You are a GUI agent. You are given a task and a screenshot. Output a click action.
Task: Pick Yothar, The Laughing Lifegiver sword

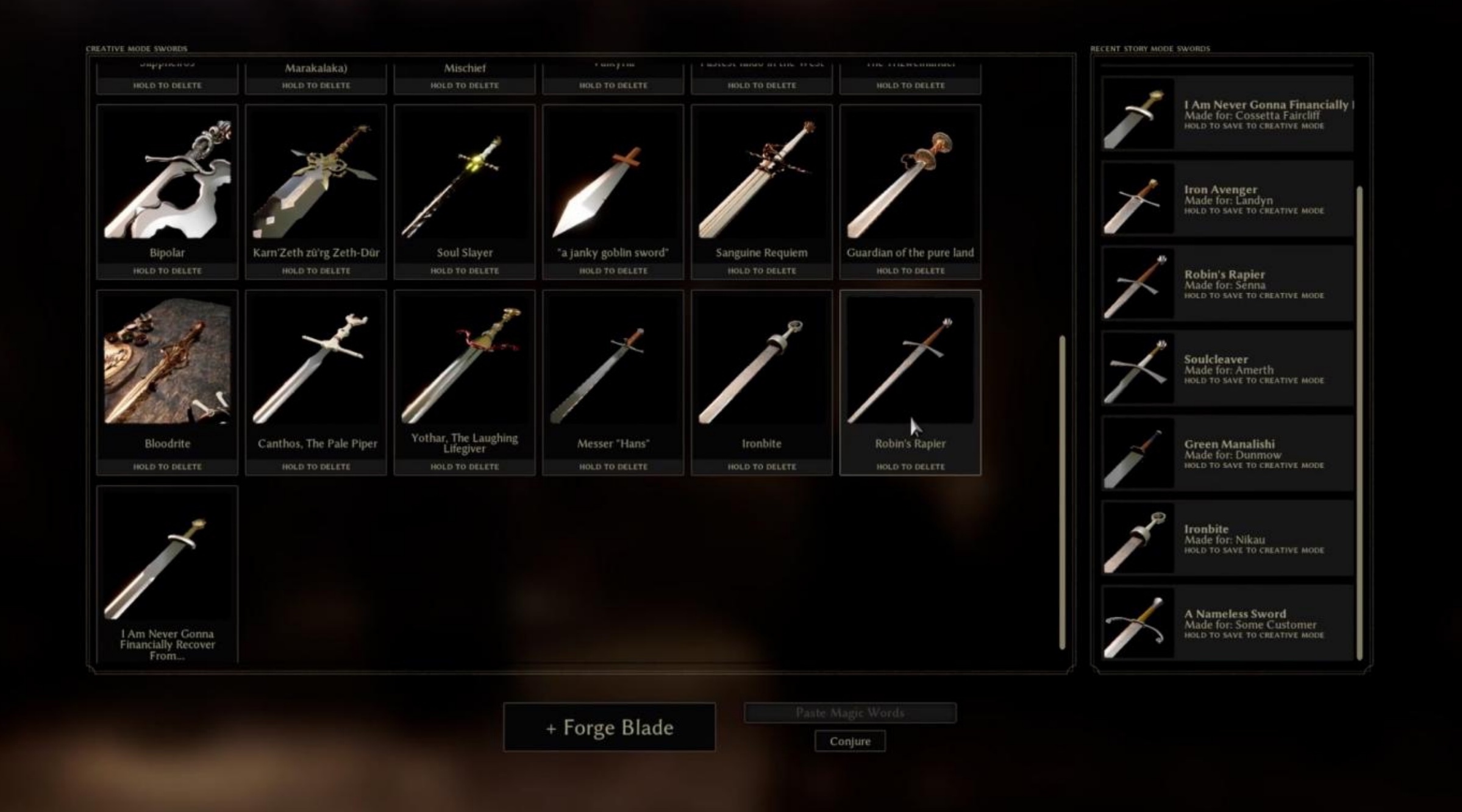465,366
